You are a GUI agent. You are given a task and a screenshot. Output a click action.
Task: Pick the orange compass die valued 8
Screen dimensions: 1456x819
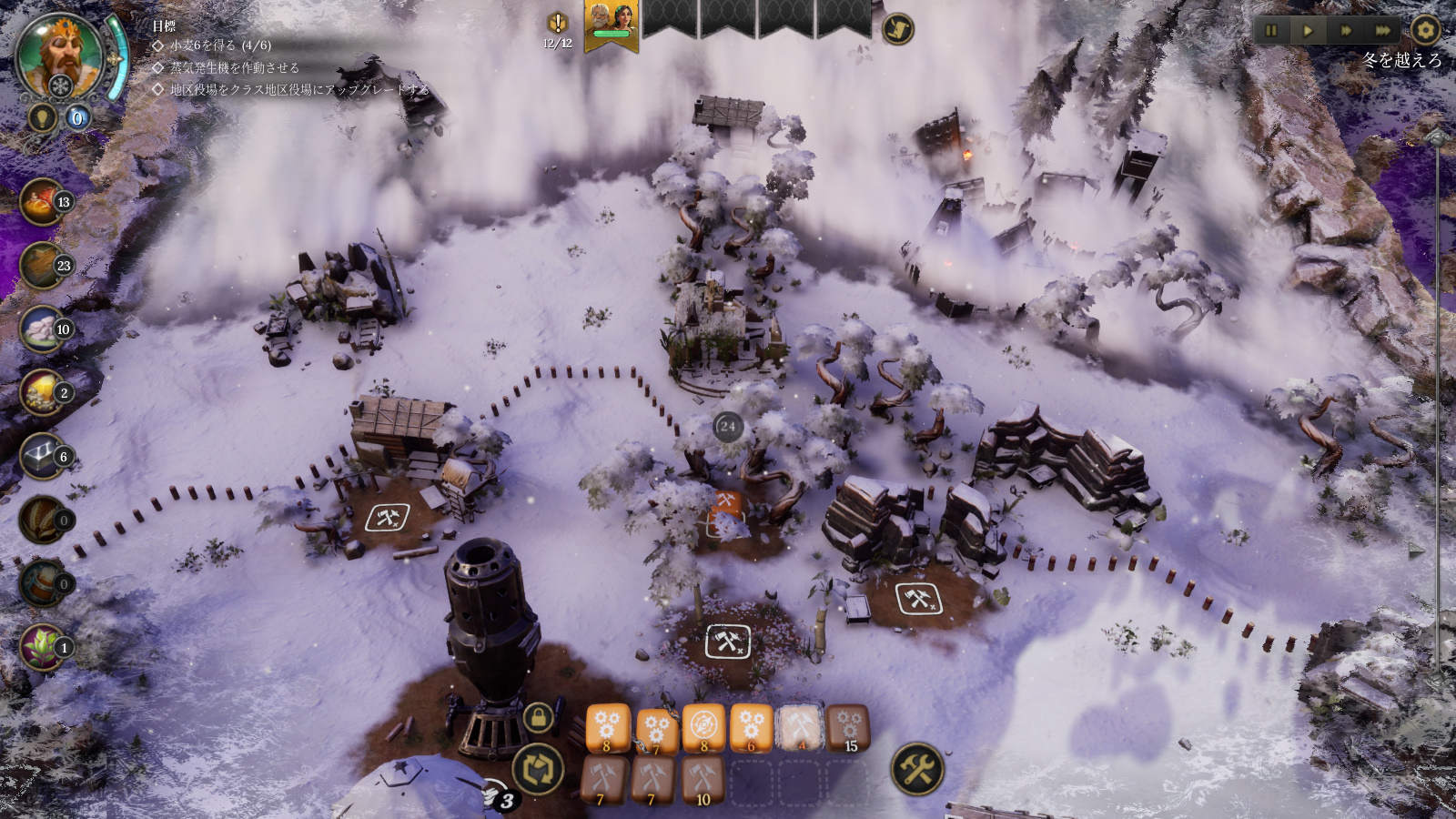click(703, 728)
